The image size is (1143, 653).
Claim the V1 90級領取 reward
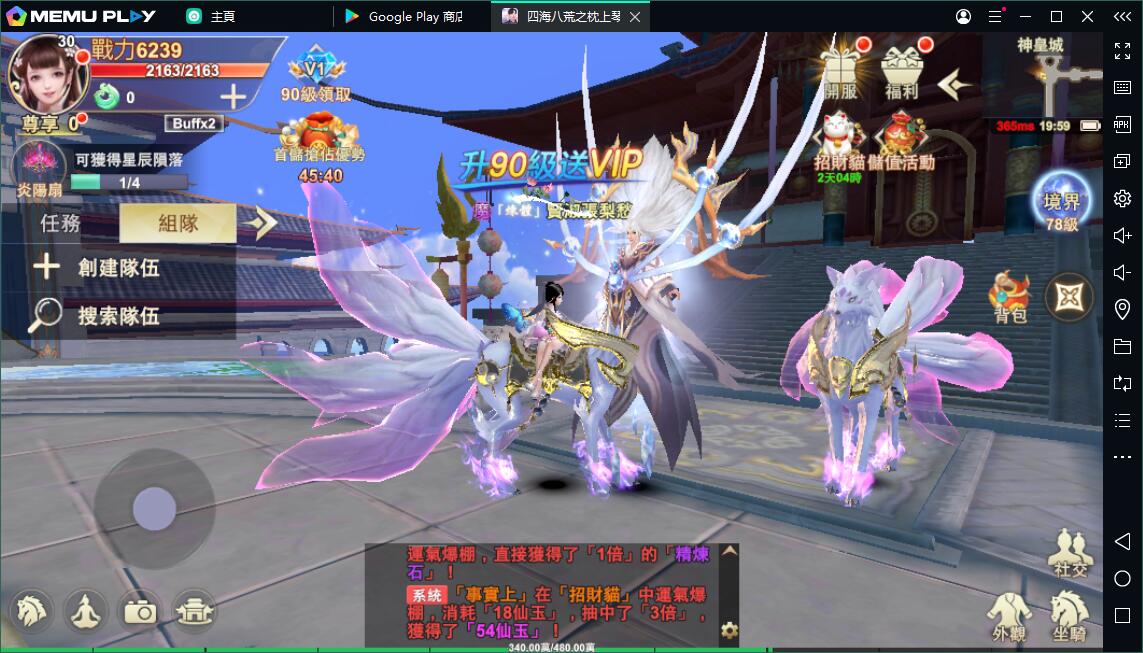[x=315, y=77]
